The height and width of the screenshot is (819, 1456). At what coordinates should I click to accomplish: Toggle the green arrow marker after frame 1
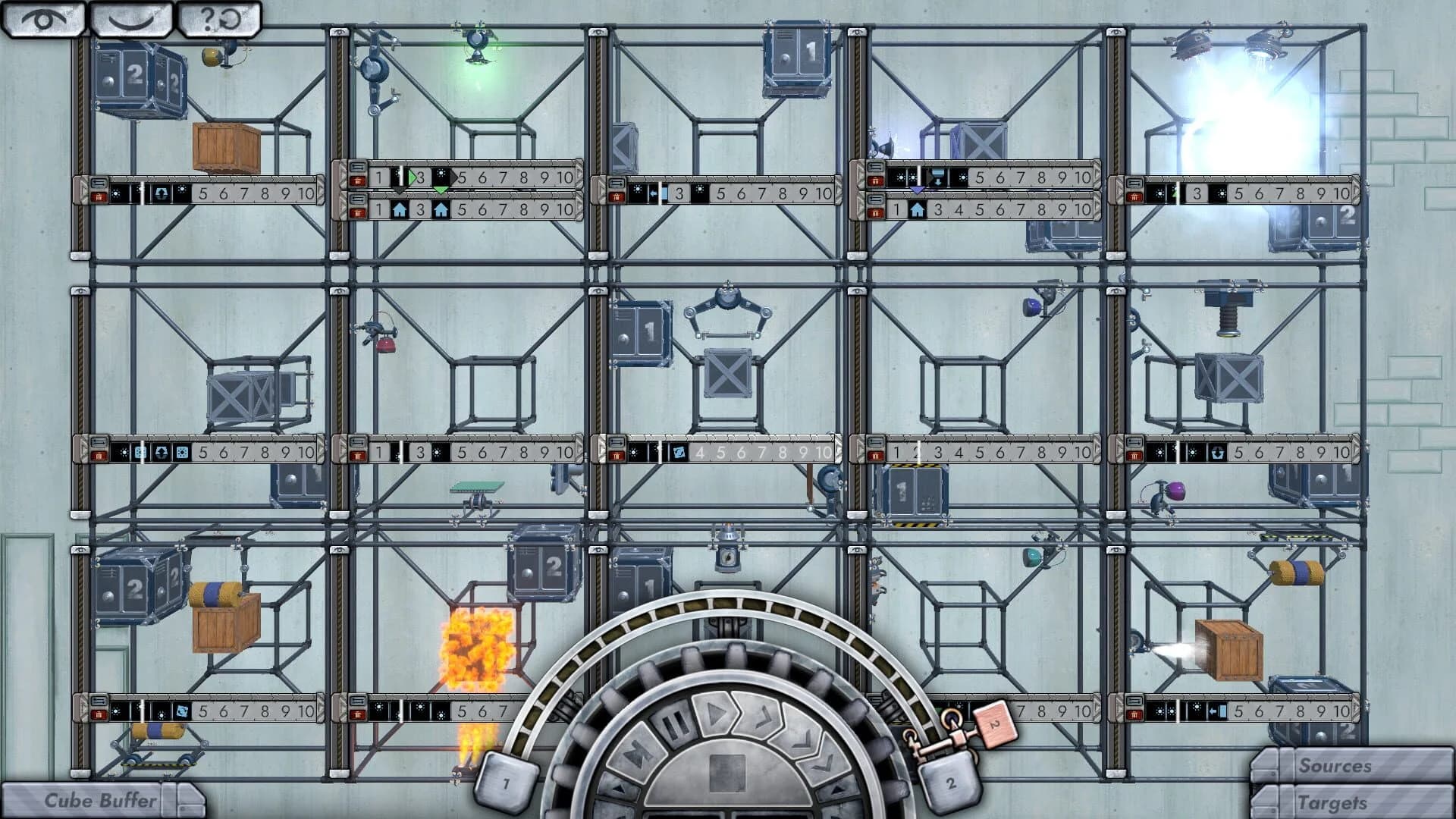413,175
